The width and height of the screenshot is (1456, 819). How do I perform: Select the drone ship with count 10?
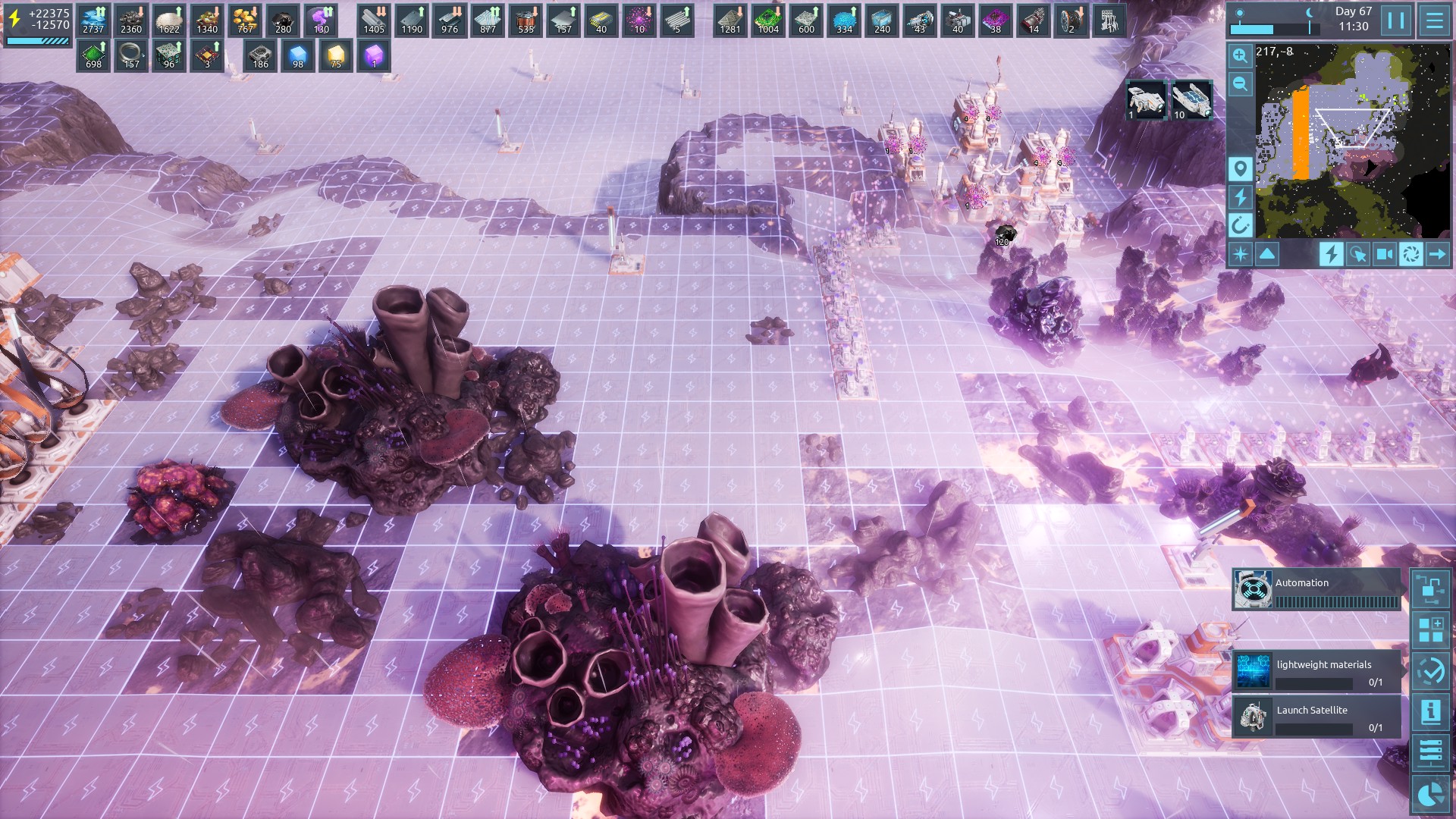click(x=1191, y=100)
